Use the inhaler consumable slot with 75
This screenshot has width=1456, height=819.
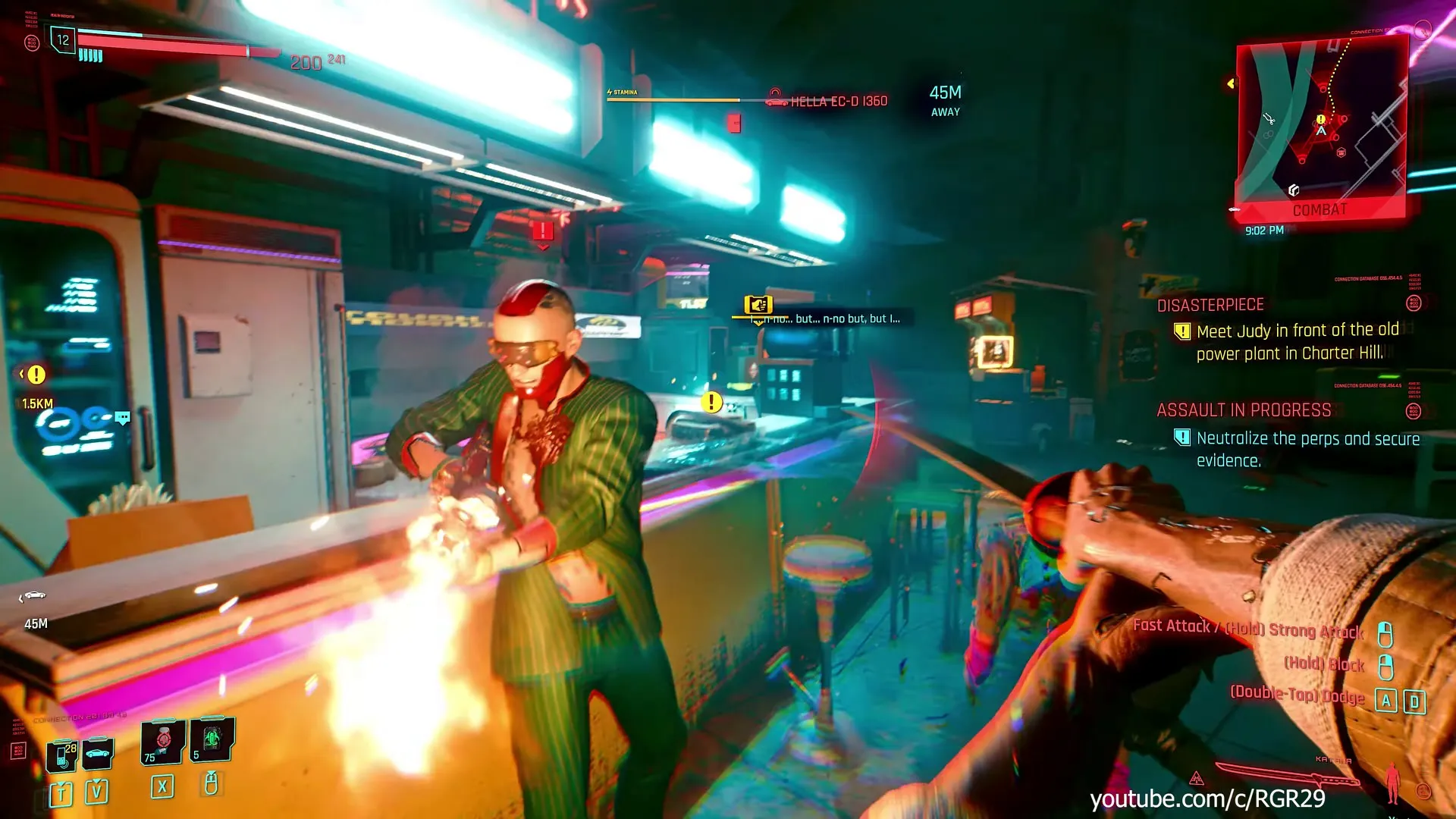click(162, 741)
